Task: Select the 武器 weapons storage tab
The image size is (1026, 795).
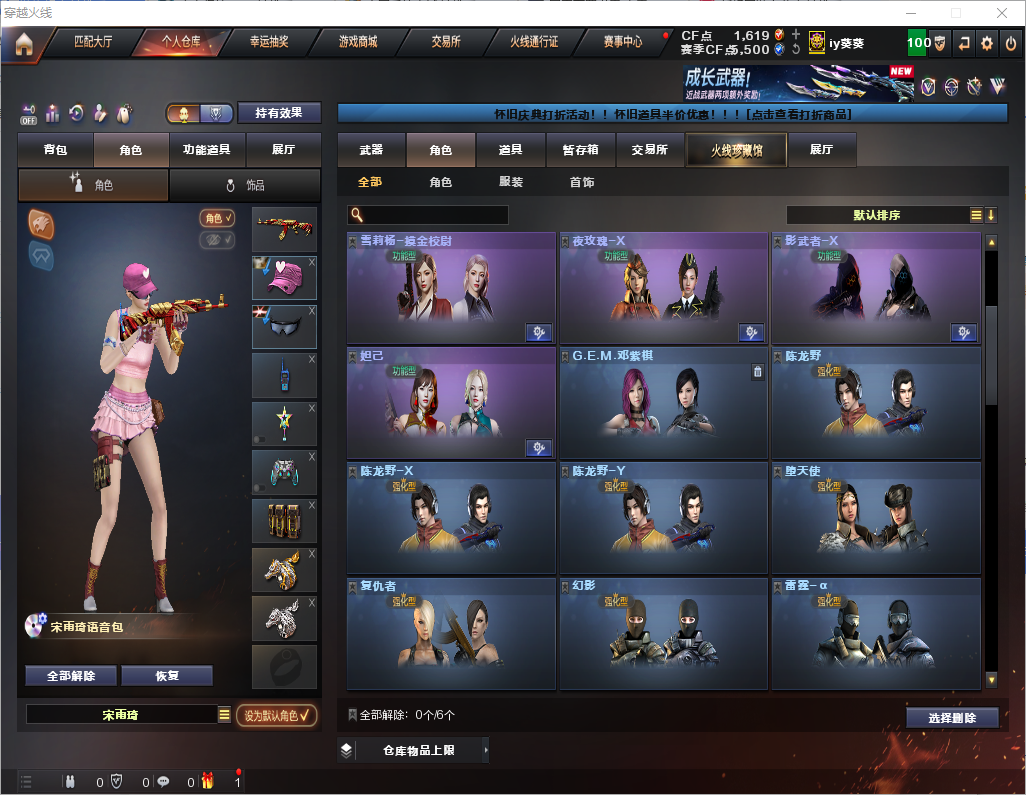Action: click(371, 150)
